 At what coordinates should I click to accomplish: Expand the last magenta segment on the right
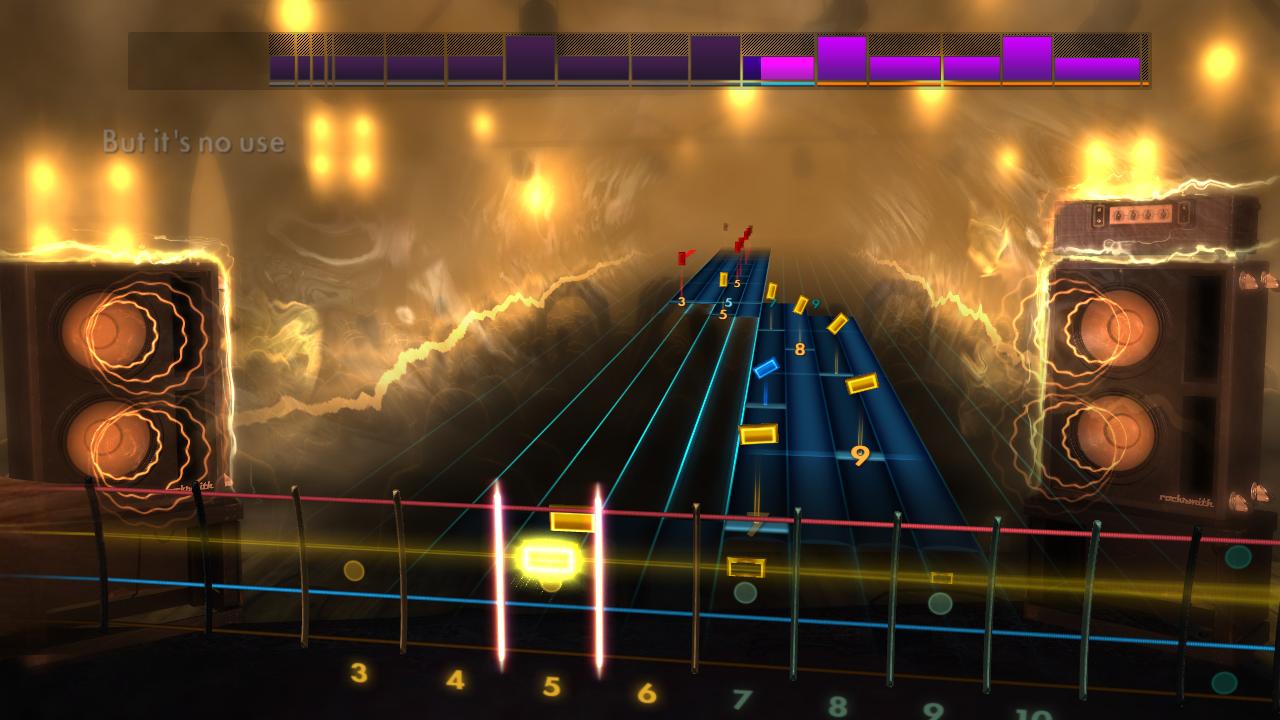point(1100,70)
